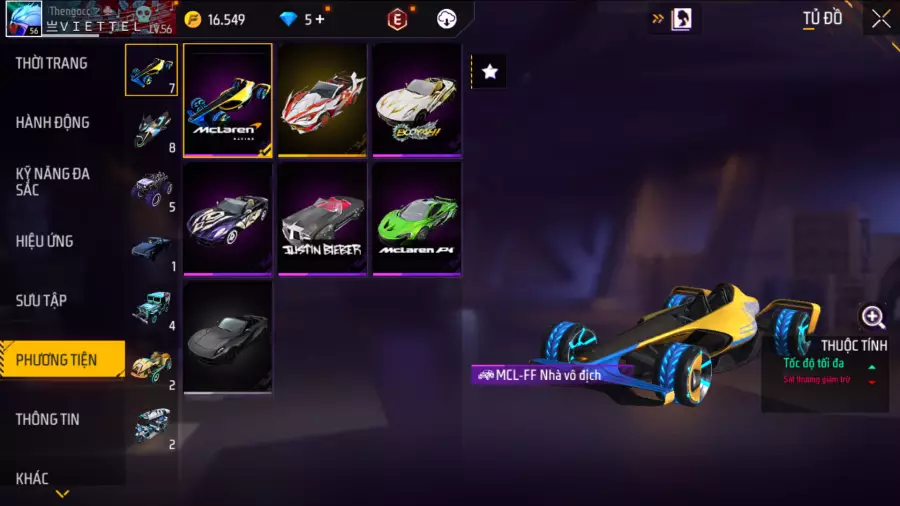The image size is (900, 506).
Task: Toggle the star favorites filter
Action: click(x=490, y=71)
